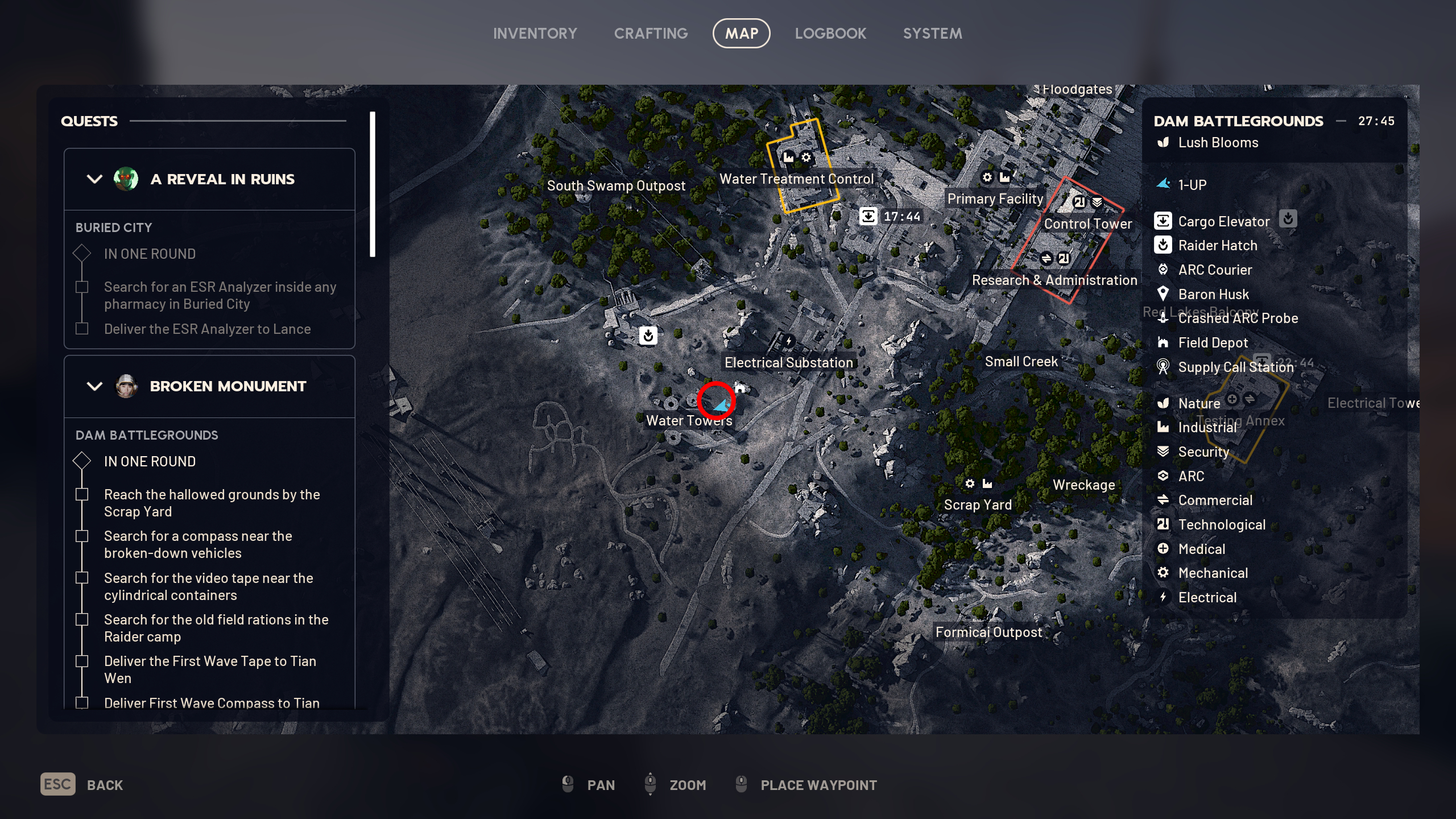Click the Electrical lightning icon on Electrical Substation
Viewport: 1456px width, 819px height.
789,340
